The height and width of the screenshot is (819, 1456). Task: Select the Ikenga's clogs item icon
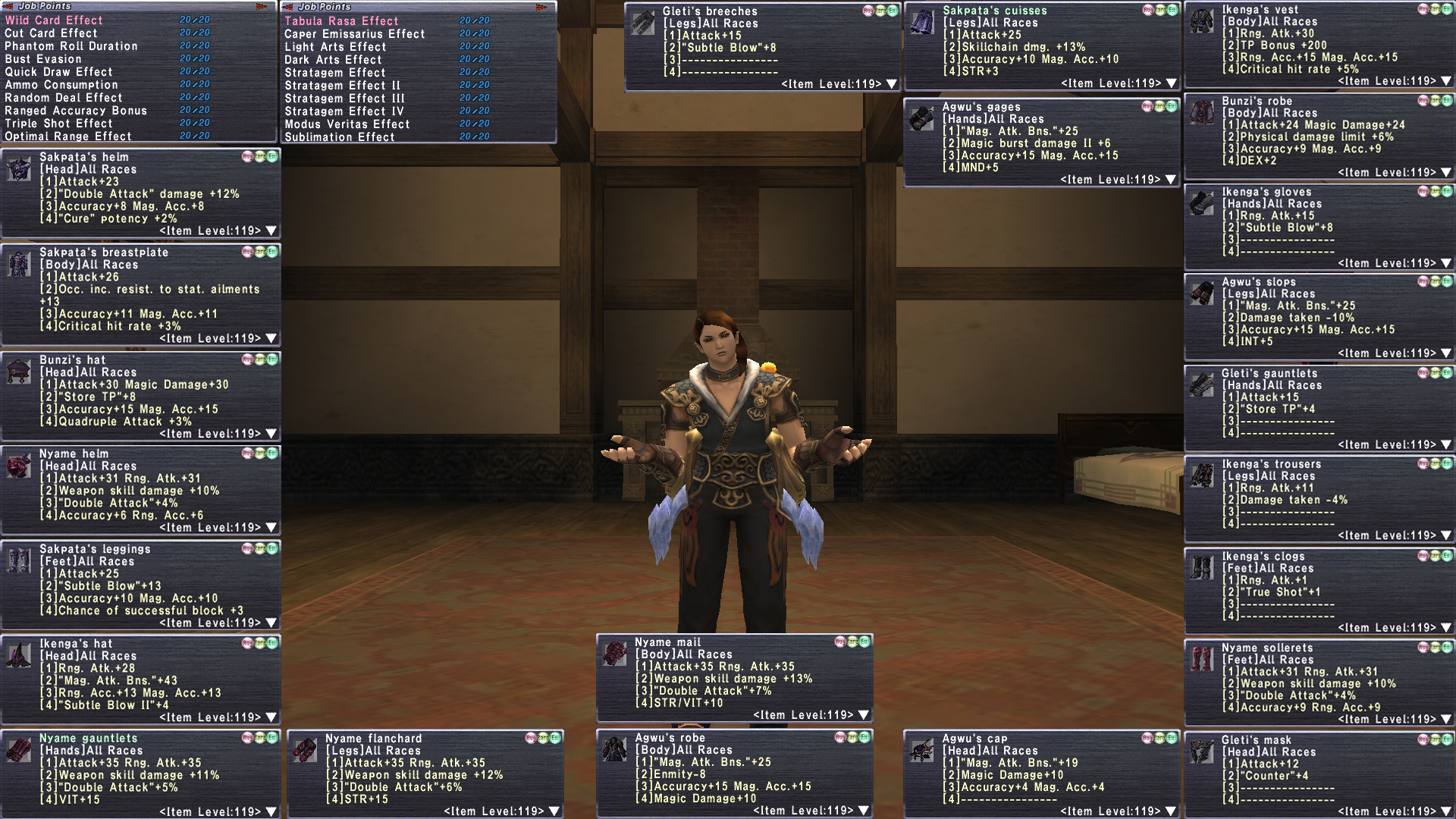pos(1202,568)
